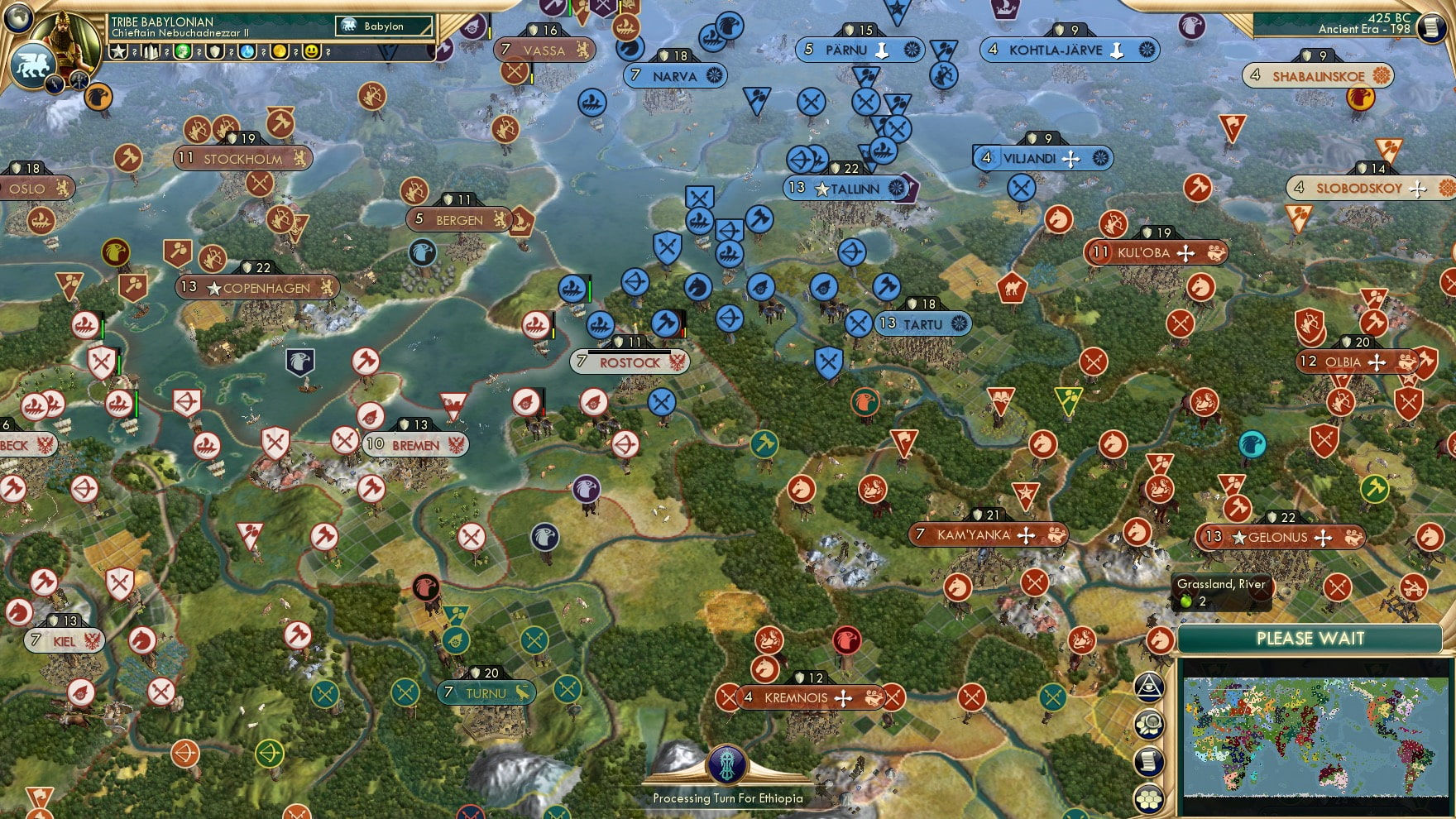Select the Gelonus city banner
Viewport: 1456px width, 819px height.
click(1279, 537)
